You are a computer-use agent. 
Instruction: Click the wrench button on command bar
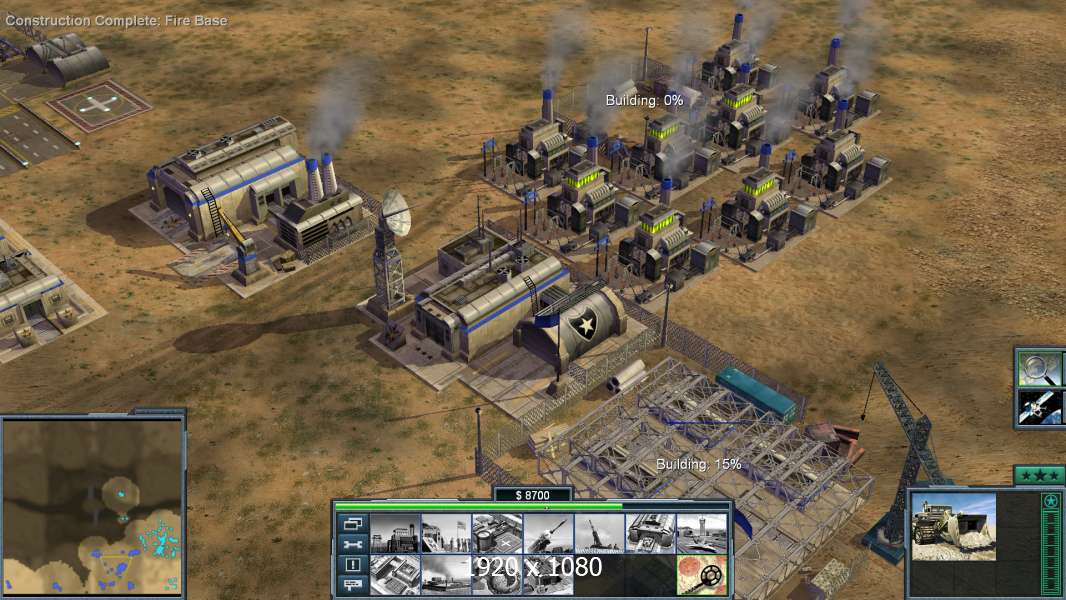(351, 545)
